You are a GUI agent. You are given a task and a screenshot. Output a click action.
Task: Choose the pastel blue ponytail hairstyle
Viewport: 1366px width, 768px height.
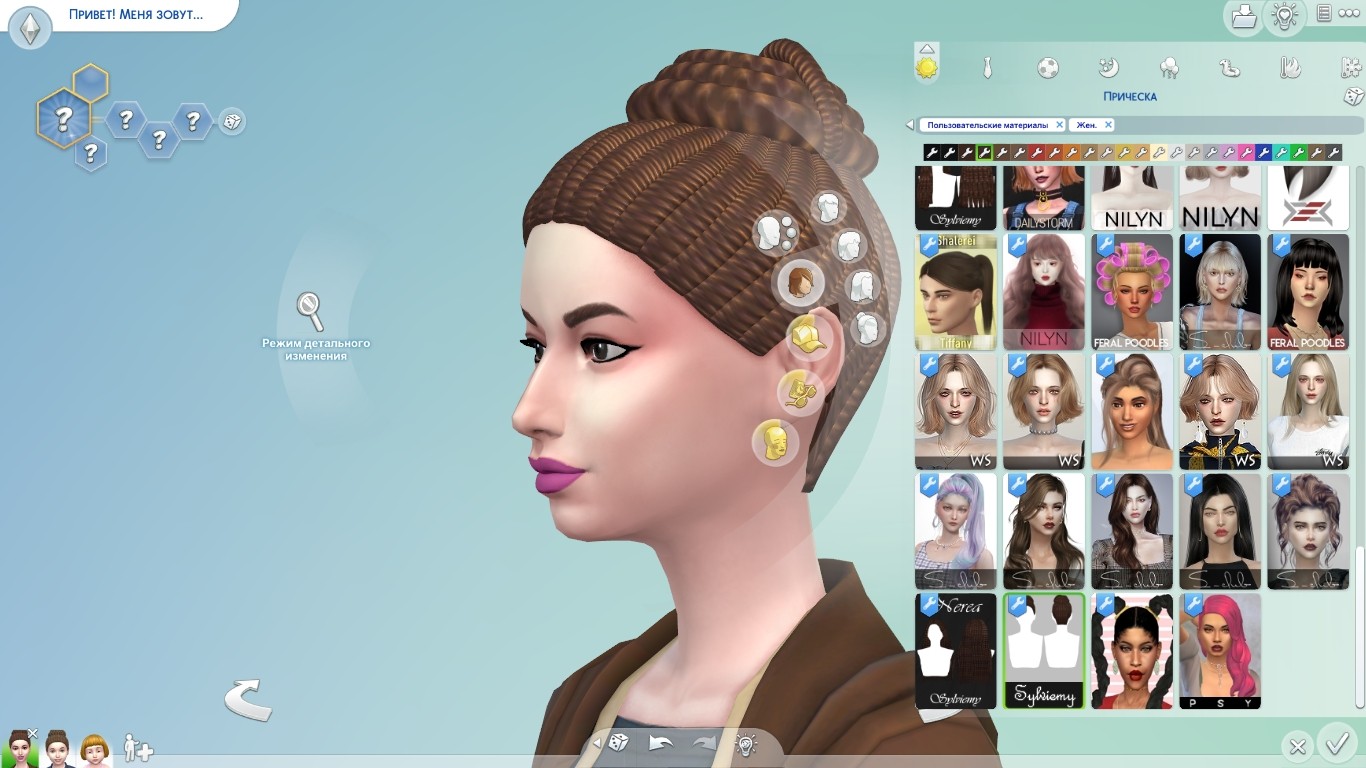[x=955, y=531]
